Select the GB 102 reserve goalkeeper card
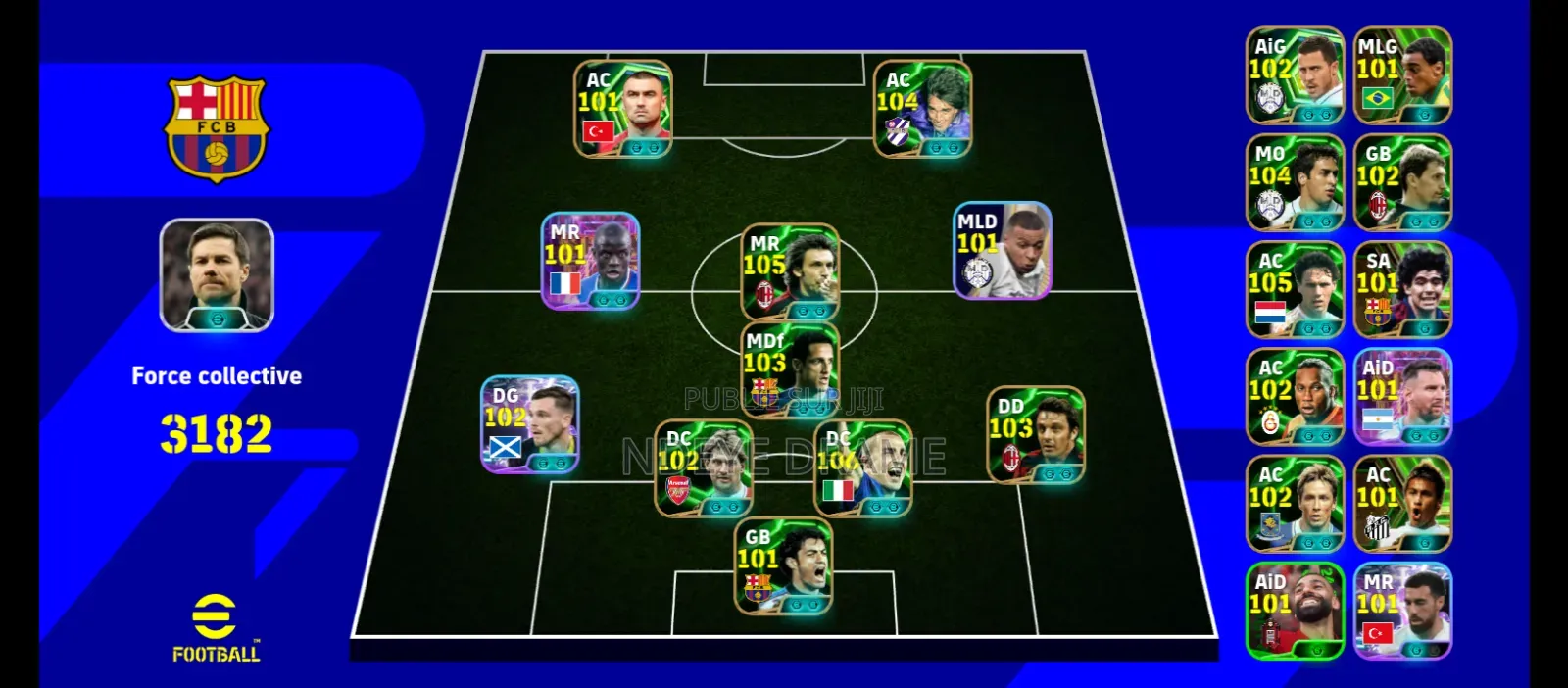Image resolution: width=1568 pixels, height=688 pixels. coord(1402,183)
